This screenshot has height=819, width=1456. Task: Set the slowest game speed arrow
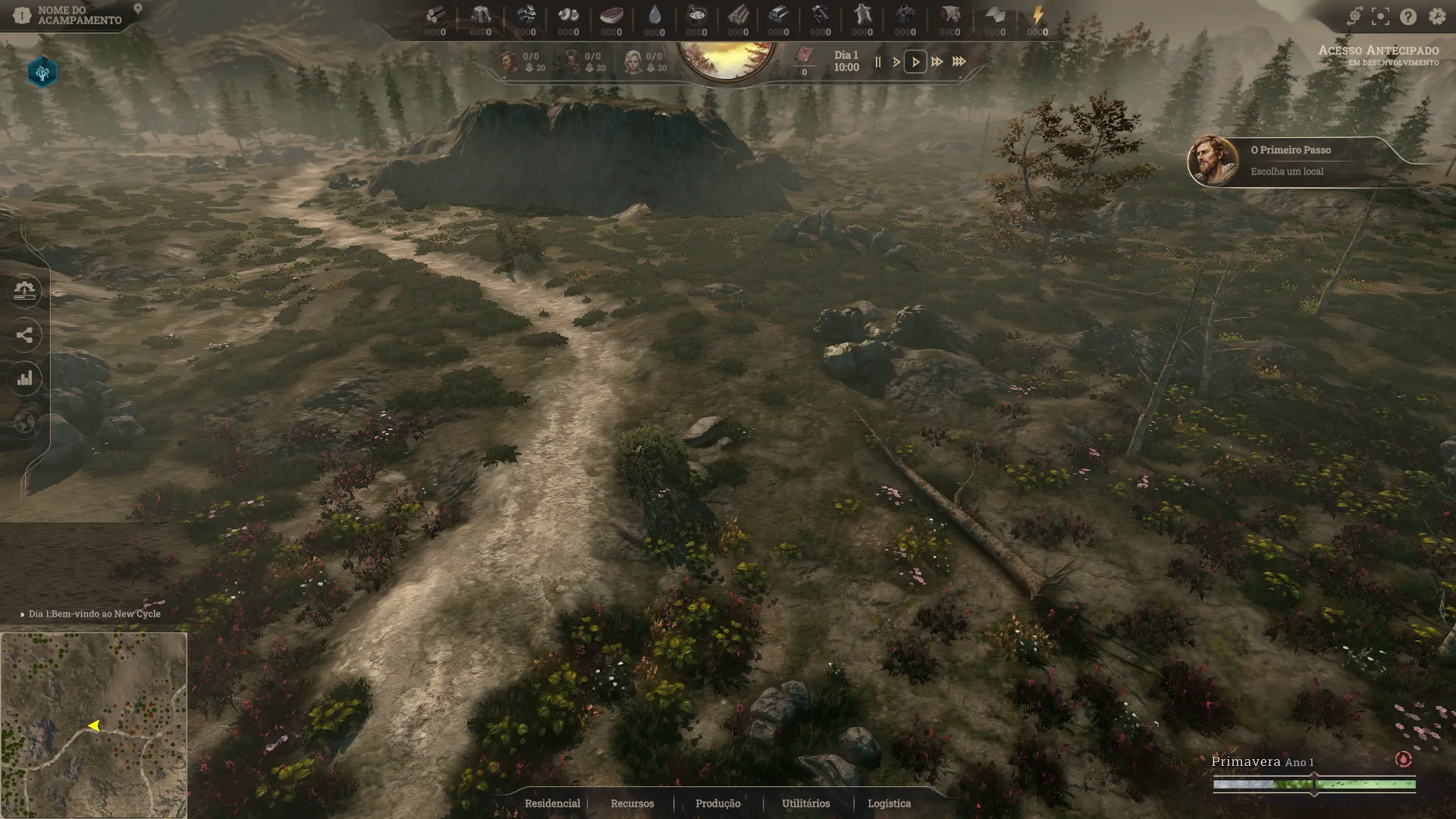896,62
